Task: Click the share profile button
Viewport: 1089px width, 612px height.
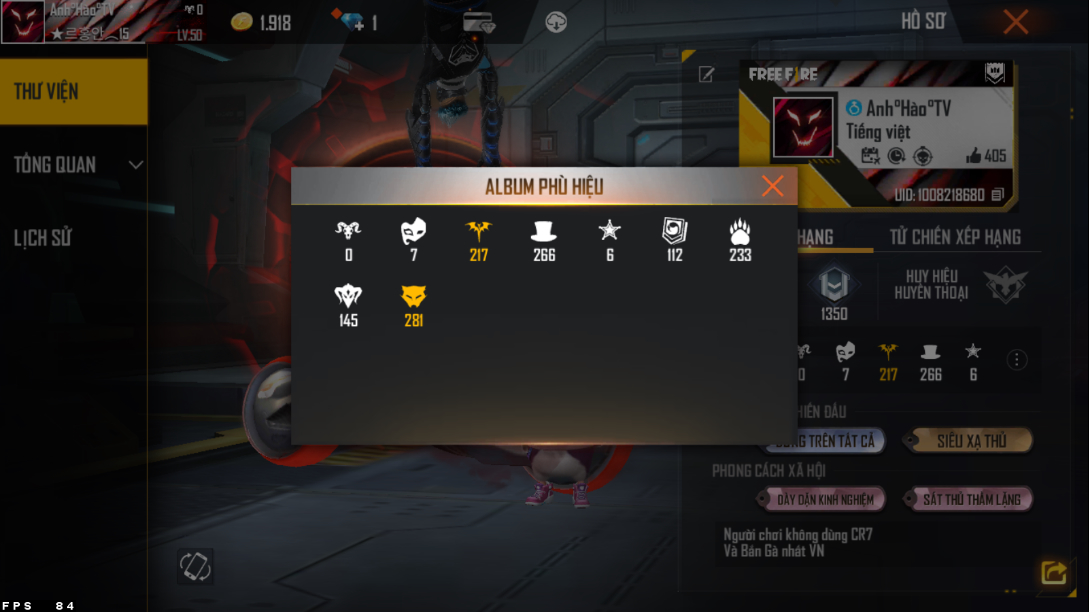Action: coord(1053,572)
